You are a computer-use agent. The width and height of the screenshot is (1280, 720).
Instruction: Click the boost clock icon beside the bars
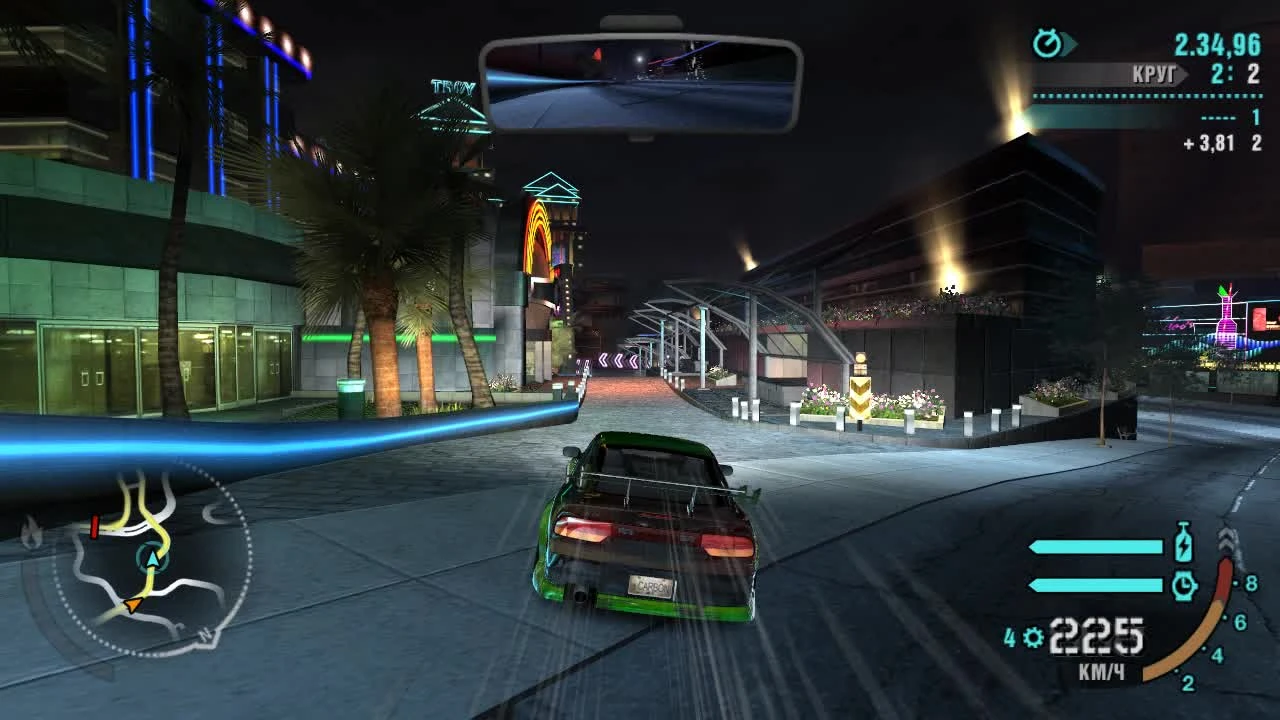(1184, 585)
